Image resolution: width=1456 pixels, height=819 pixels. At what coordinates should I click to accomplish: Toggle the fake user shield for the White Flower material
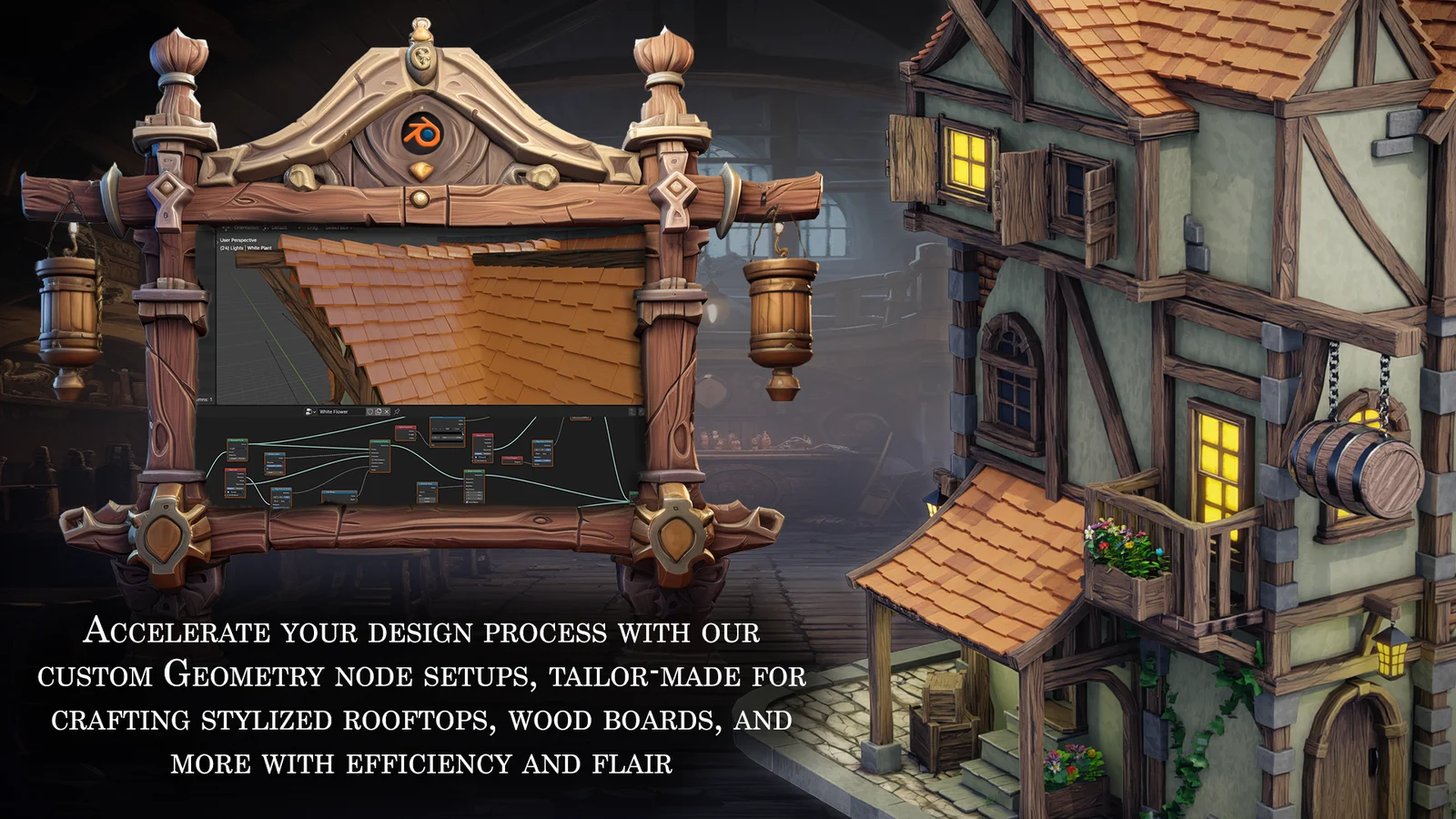coord(370,411)
